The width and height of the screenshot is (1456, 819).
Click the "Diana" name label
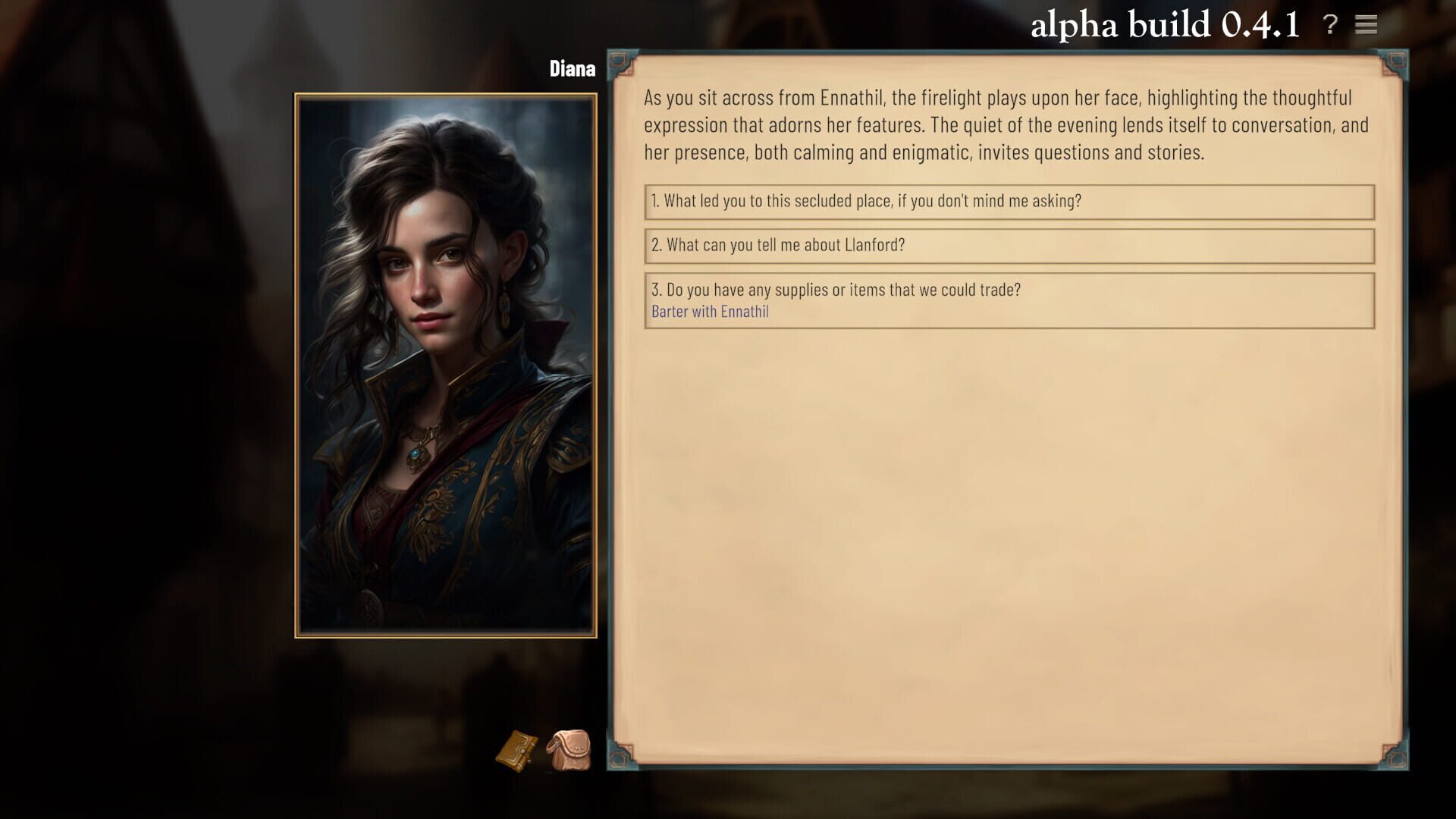(573, 67)
